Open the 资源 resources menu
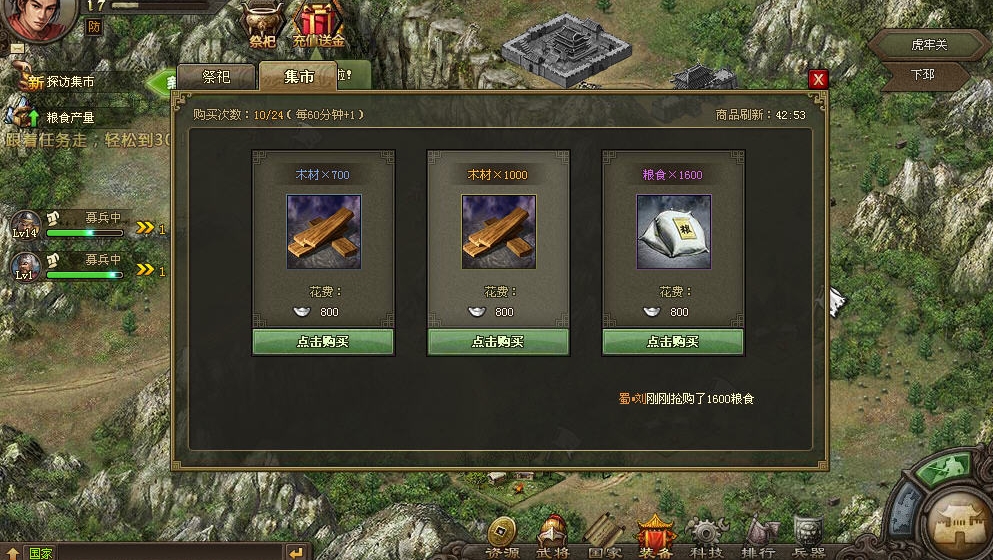Screen dimensions: 993x560 502,537
